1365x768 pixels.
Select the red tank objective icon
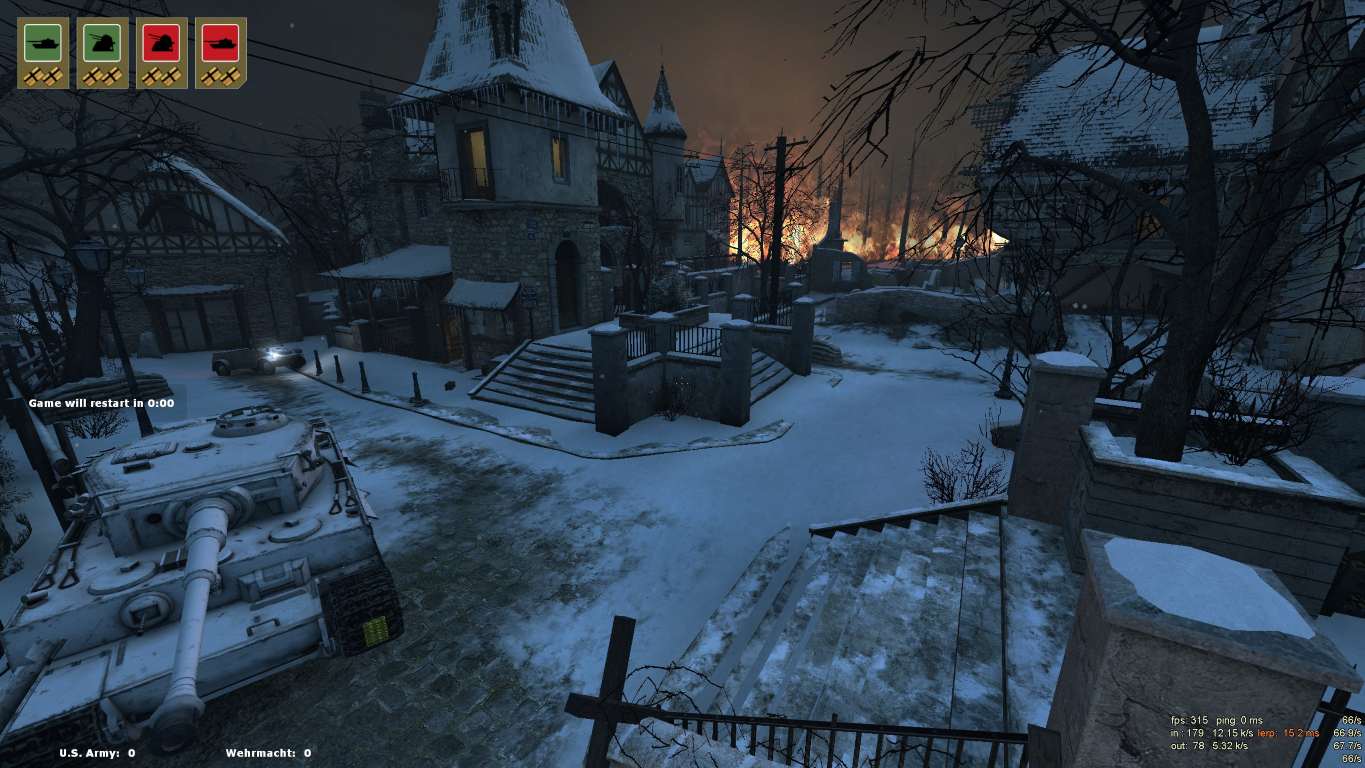point(220,43)
